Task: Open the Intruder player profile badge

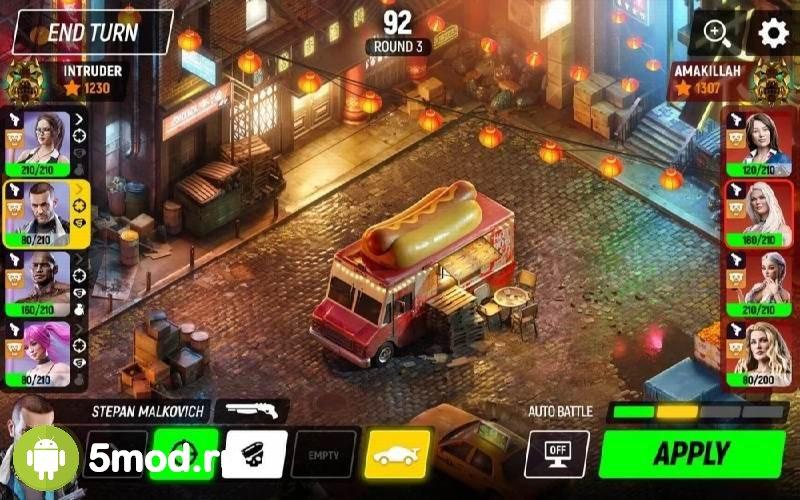Action: tap(25, 80)
